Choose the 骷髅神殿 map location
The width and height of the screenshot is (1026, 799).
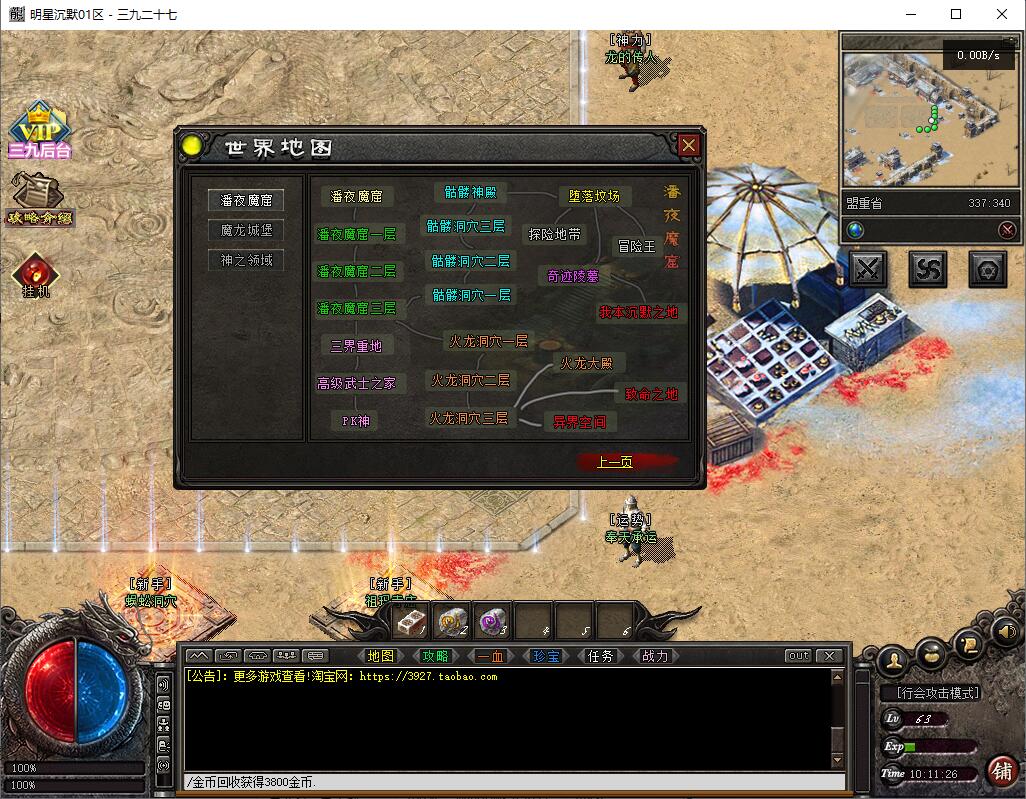(471, 192)
